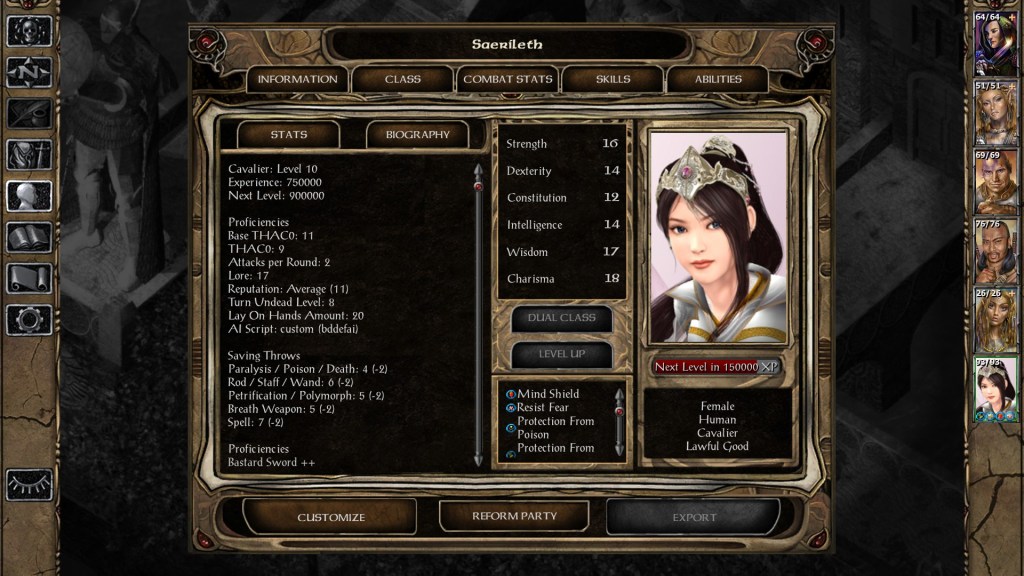Viewport: 1024px width, 576px height.
Task: Click the Dual Class button
Action: pos(562,318)
